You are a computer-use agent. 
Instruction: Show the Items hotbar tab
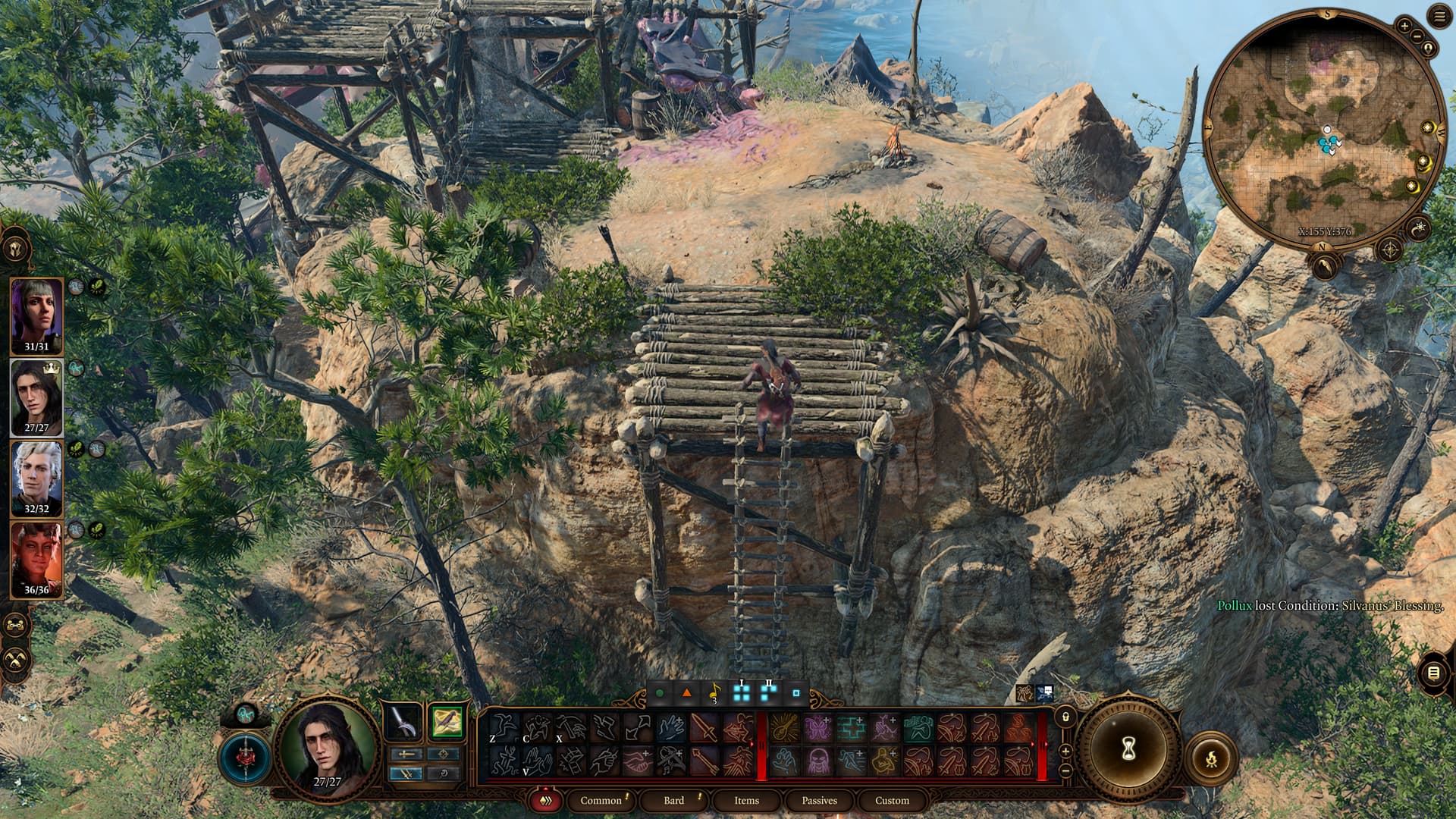pyautogui.click(x=746, y=800)
